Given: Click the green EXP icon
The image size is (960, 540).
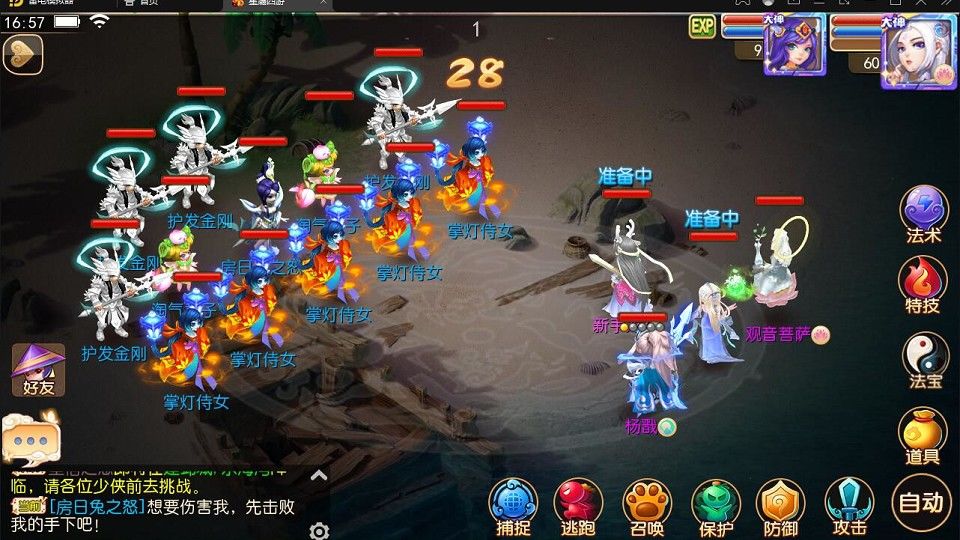Looking at the screenshot, I should [702, 26].
